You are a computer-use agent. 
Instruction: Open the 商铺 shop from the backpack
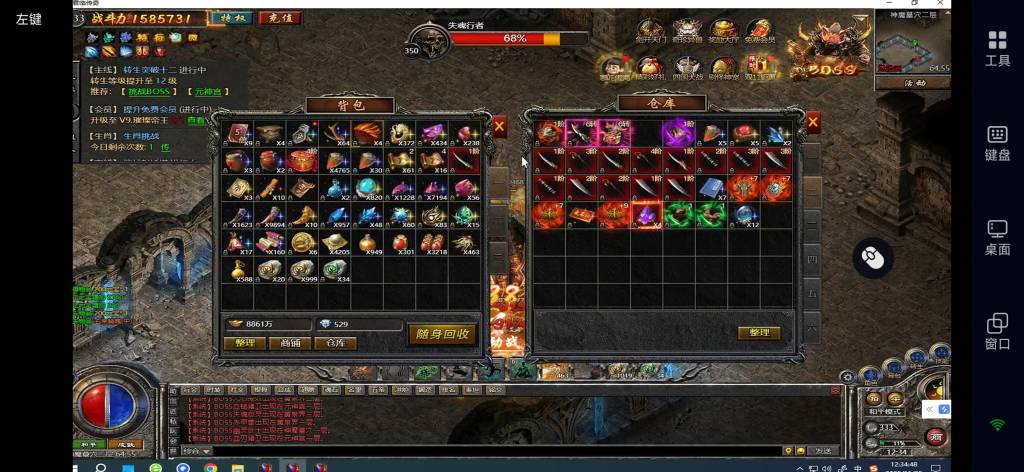coord(290,343)
